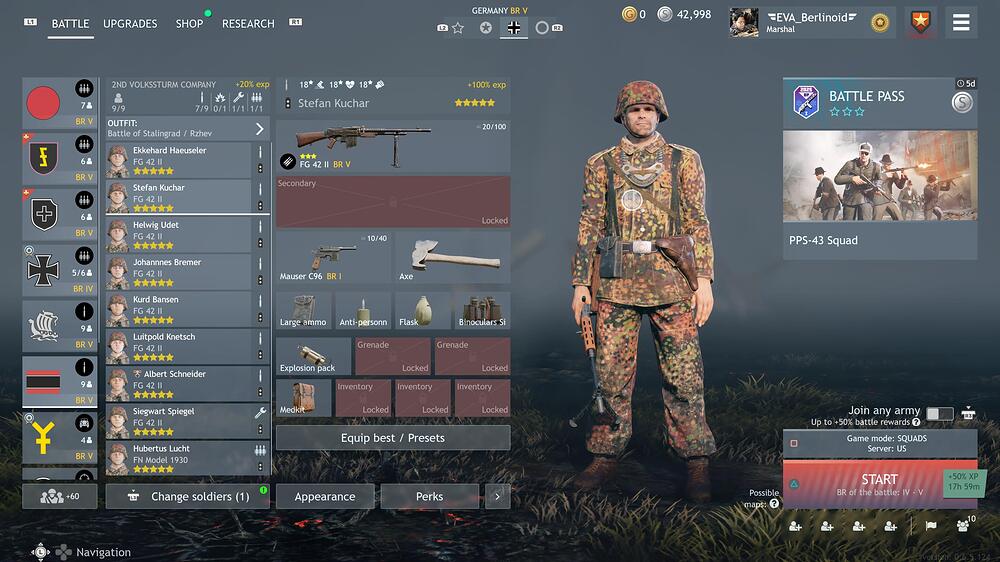The width and height of the screenshot is (1000, 562).
Task: Toggle Join any army switch
Action: [939, 413]
